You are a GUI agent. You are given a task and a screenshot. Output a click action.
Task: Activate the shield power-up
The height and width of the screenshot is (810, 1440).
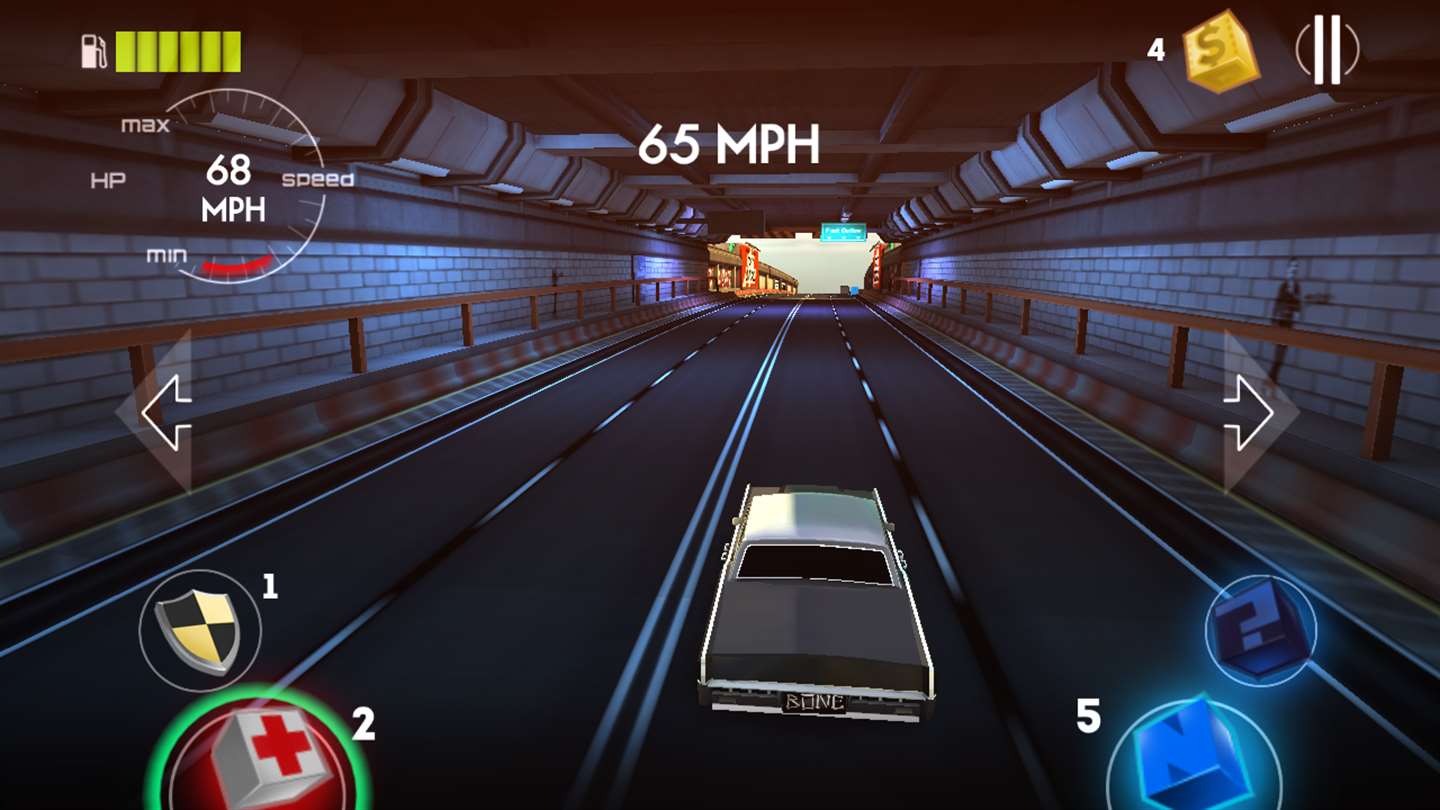tap(201, 631)
